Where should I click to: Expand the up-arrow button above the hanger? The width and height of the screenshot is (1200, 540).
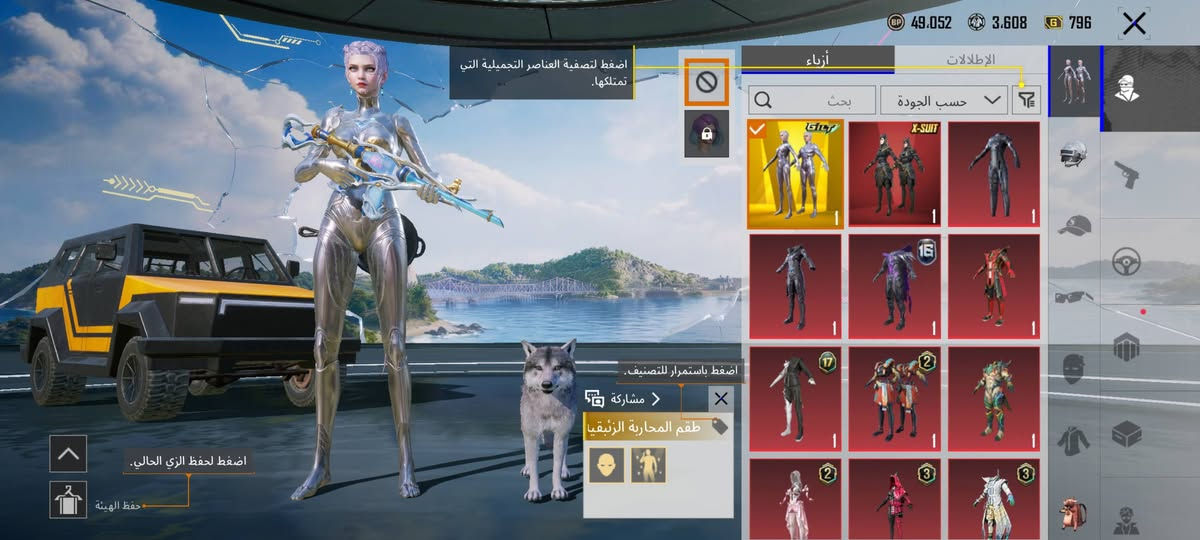click(68, 454)
